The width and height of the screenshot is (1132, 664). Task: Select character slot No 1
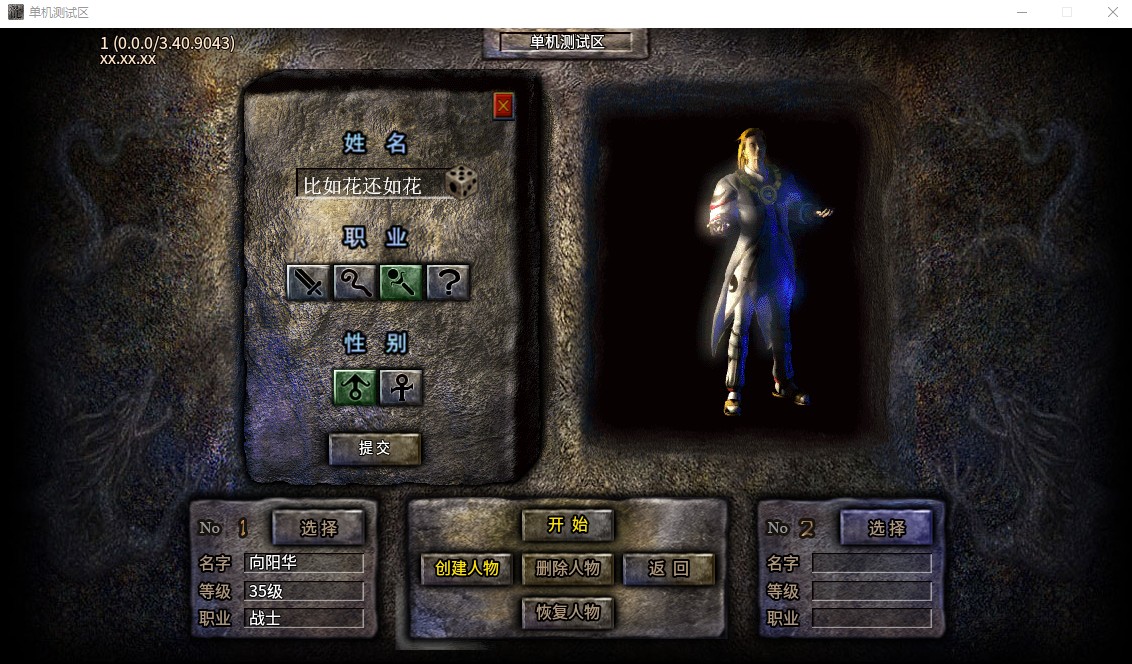pos(319,528)
